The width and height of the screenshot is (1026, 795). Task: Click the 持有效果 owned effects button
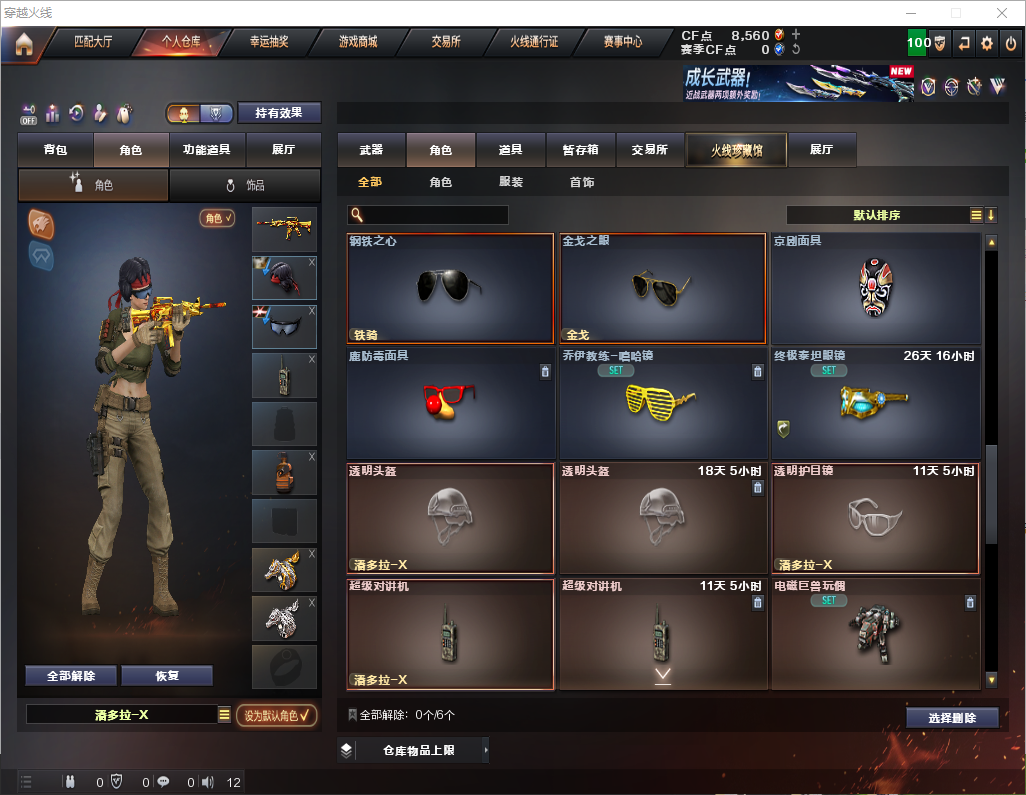[279, 113]
